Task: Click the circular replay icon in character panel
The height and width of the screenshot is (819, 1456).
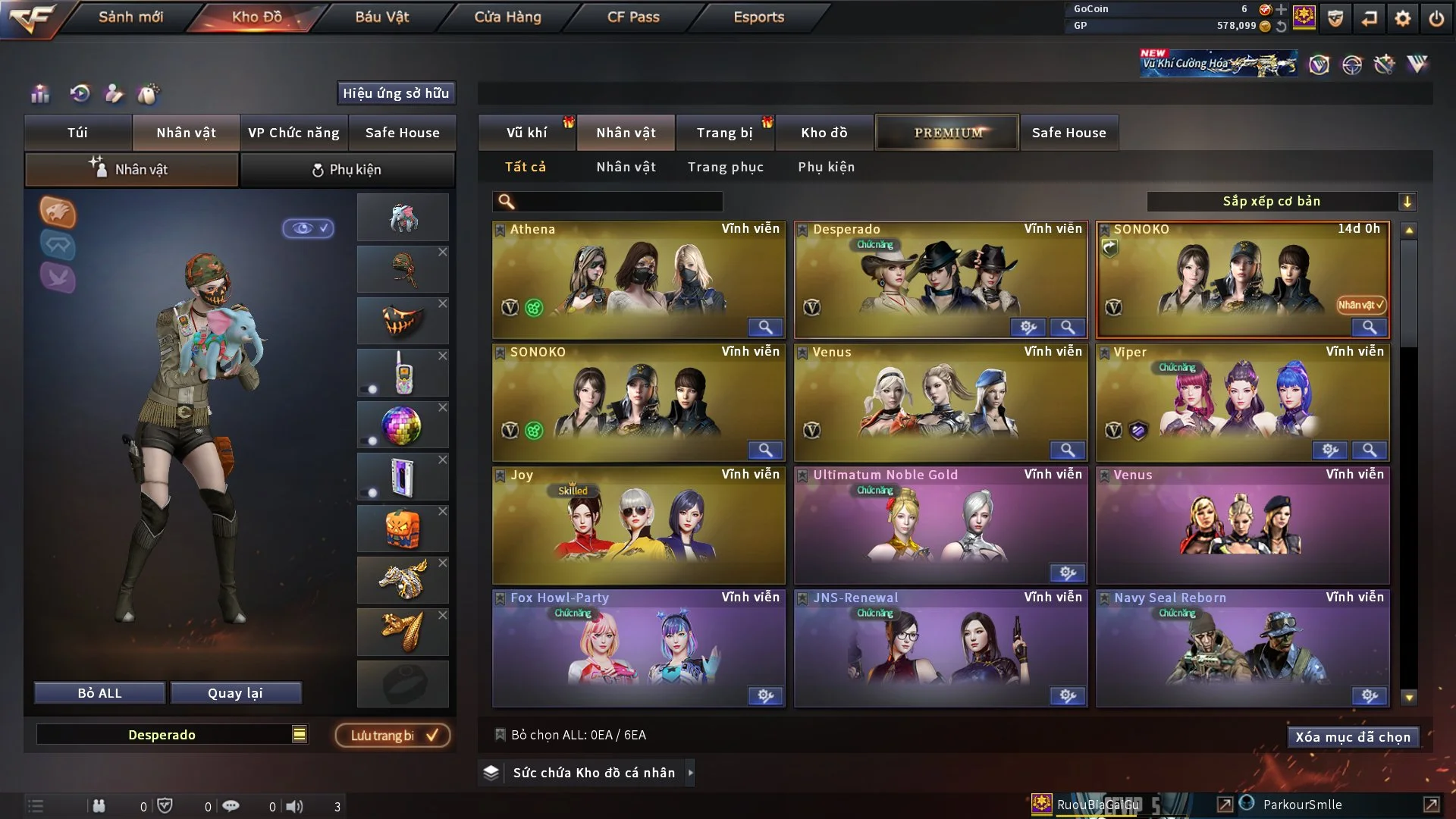Action: [x=82, y=94]
